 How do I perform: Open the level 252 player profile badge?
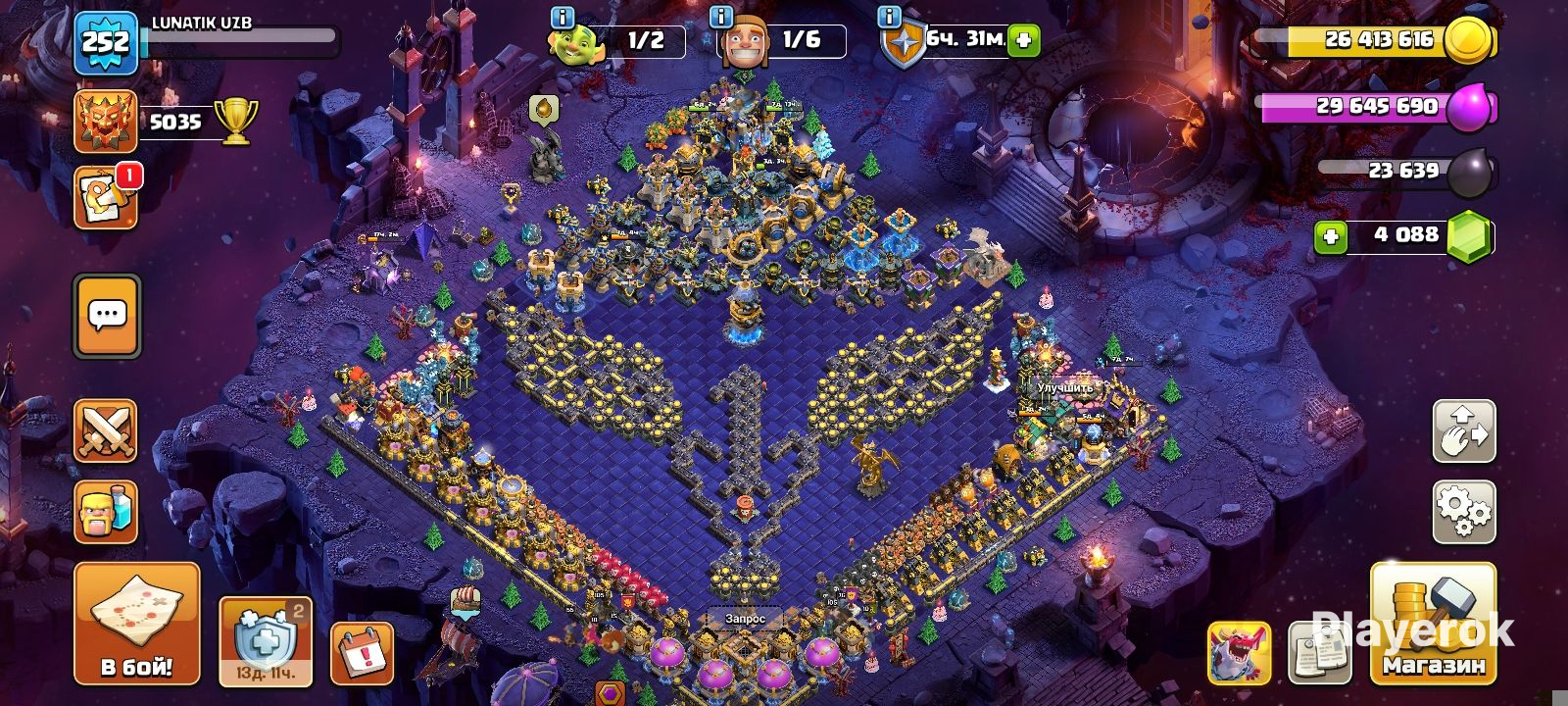(106, 43)
